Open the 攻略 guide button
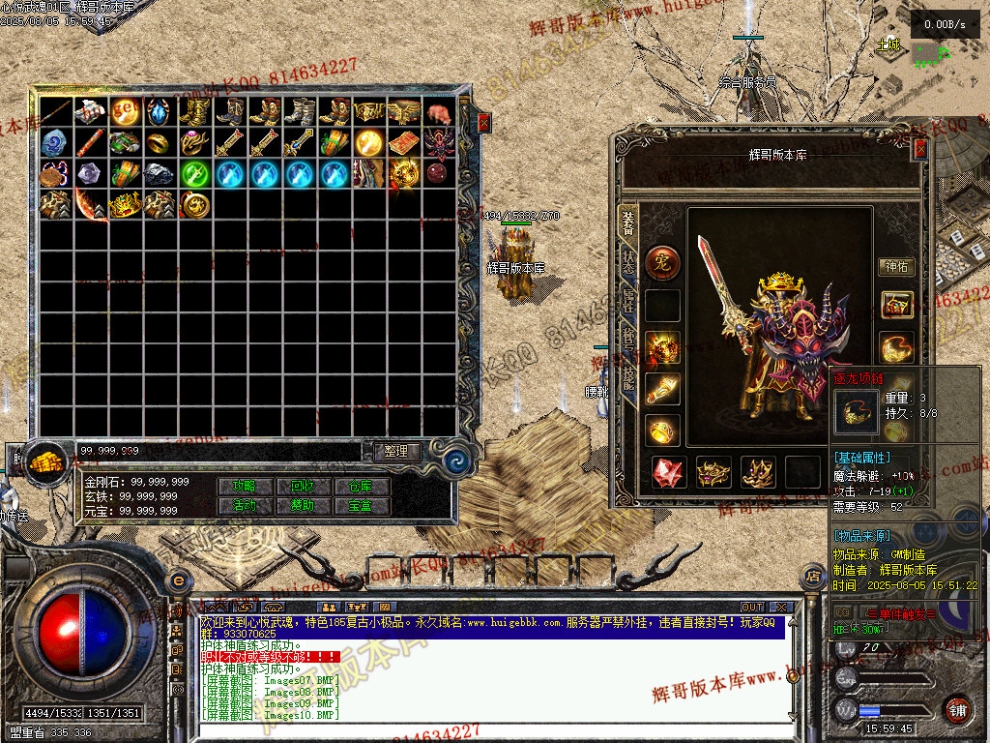 tap(244, 486)
